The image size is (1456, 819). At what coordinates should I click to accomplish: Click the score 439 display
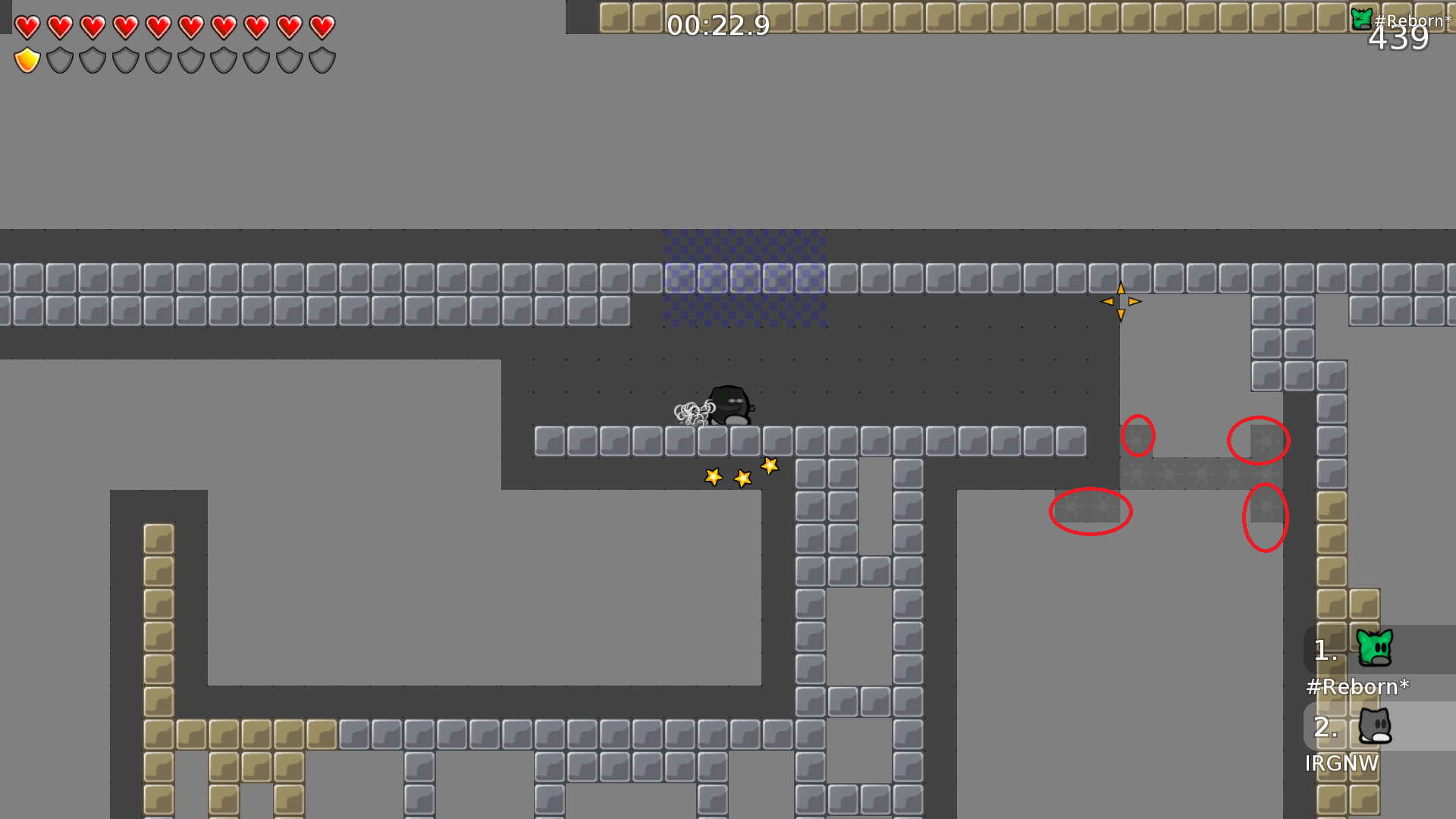1399,40
